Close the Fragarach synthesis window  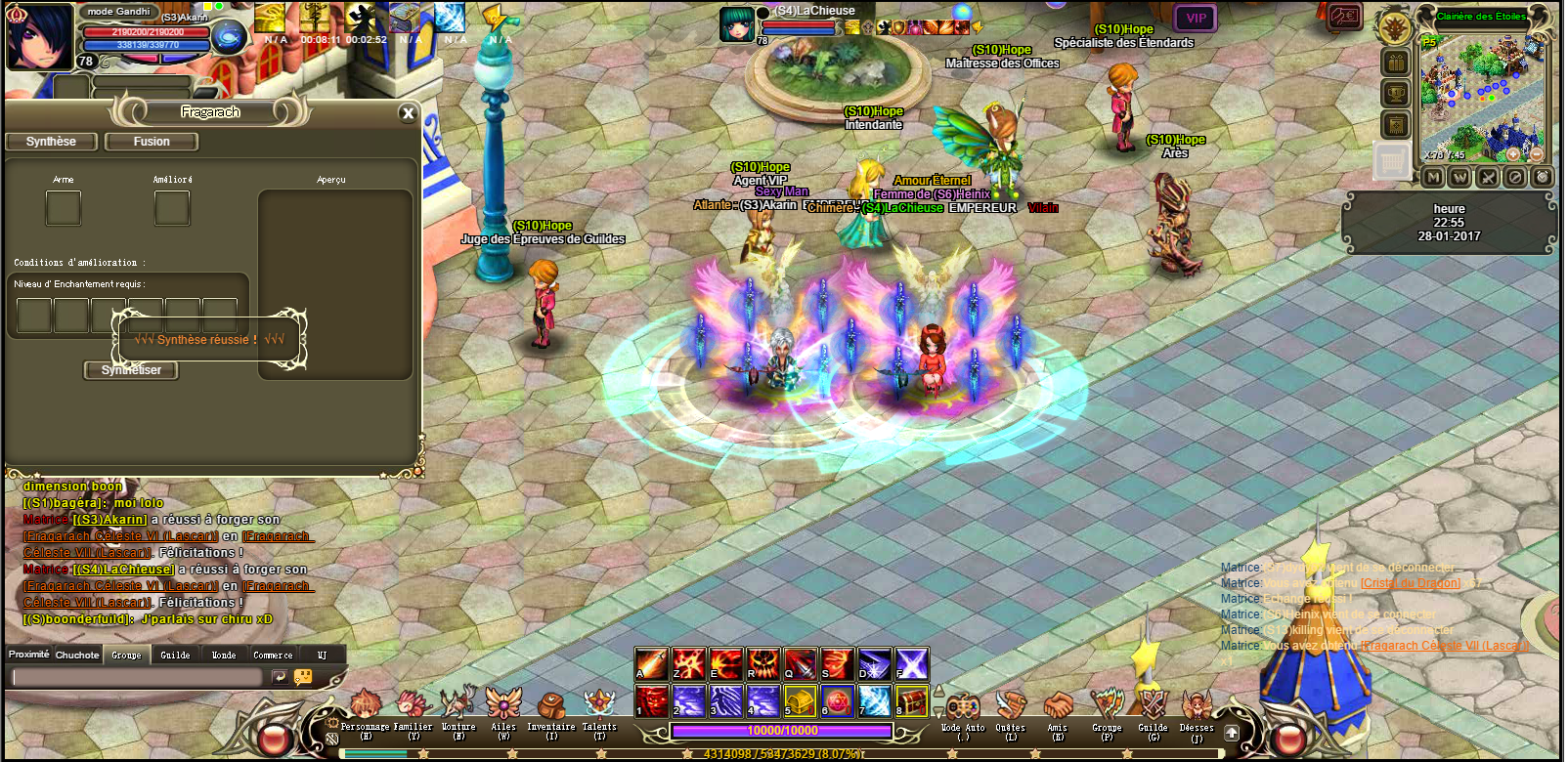coord(409,113)
